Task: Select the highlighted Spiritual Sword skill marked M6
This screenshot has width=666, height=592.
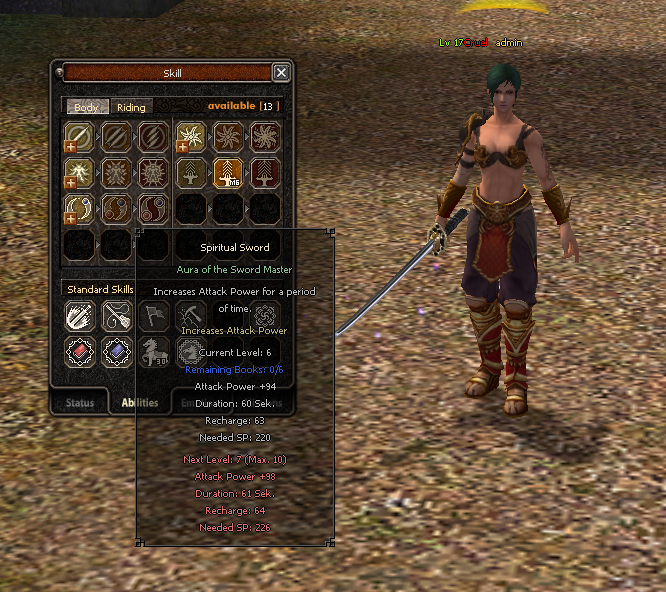Action: (x=228, y=173)
